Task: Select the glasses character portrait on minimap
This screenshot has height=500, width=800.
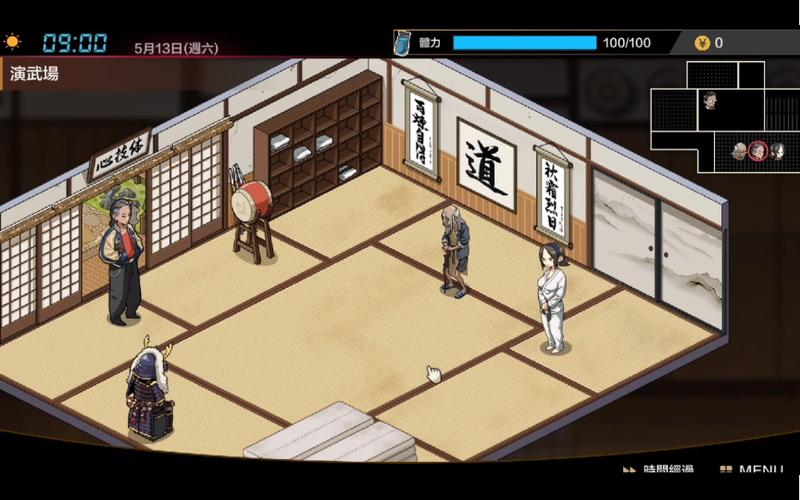Action: (x=709, y=99)
